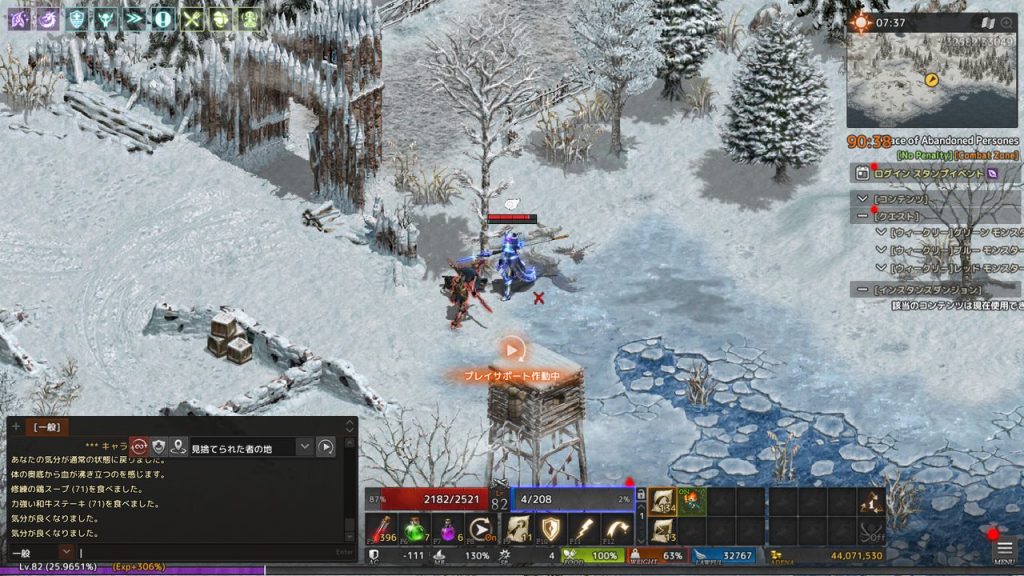This screenshot has height=576, width=1024.
Task: Open the world map icon above minimap
Action: [988, 22]
